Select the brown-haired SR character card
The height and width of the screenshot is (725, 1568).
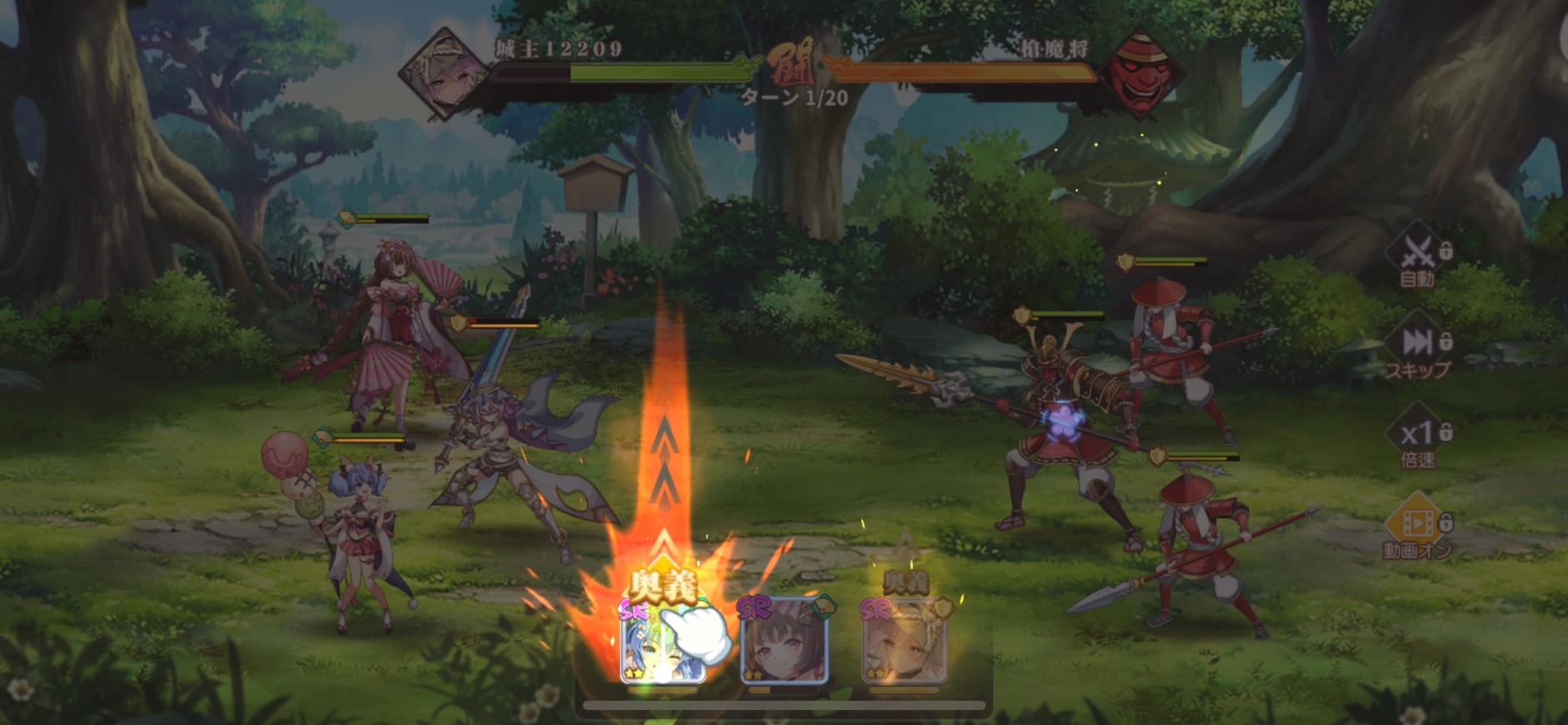click(x=783, y=642)
